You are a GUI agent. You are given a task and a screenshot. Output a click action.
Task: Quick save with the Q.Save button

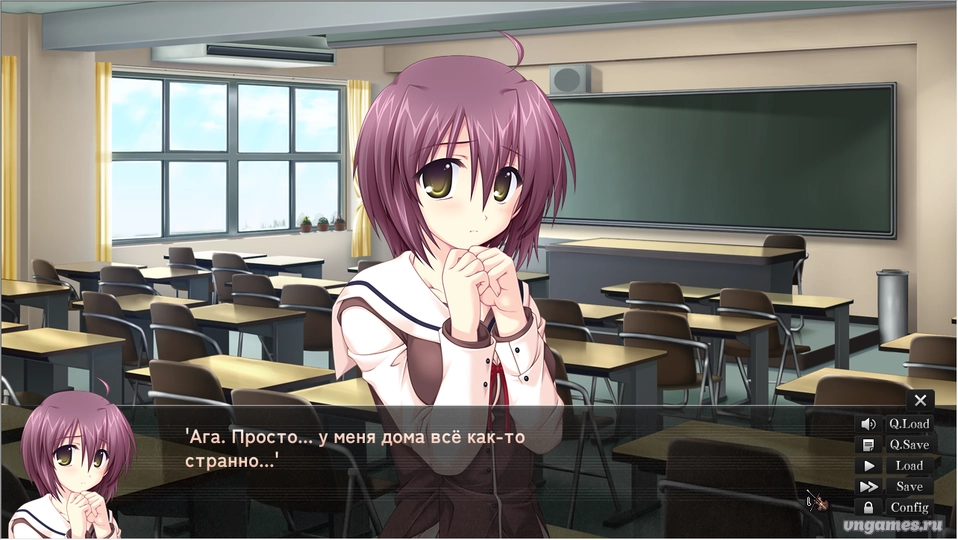909,445
